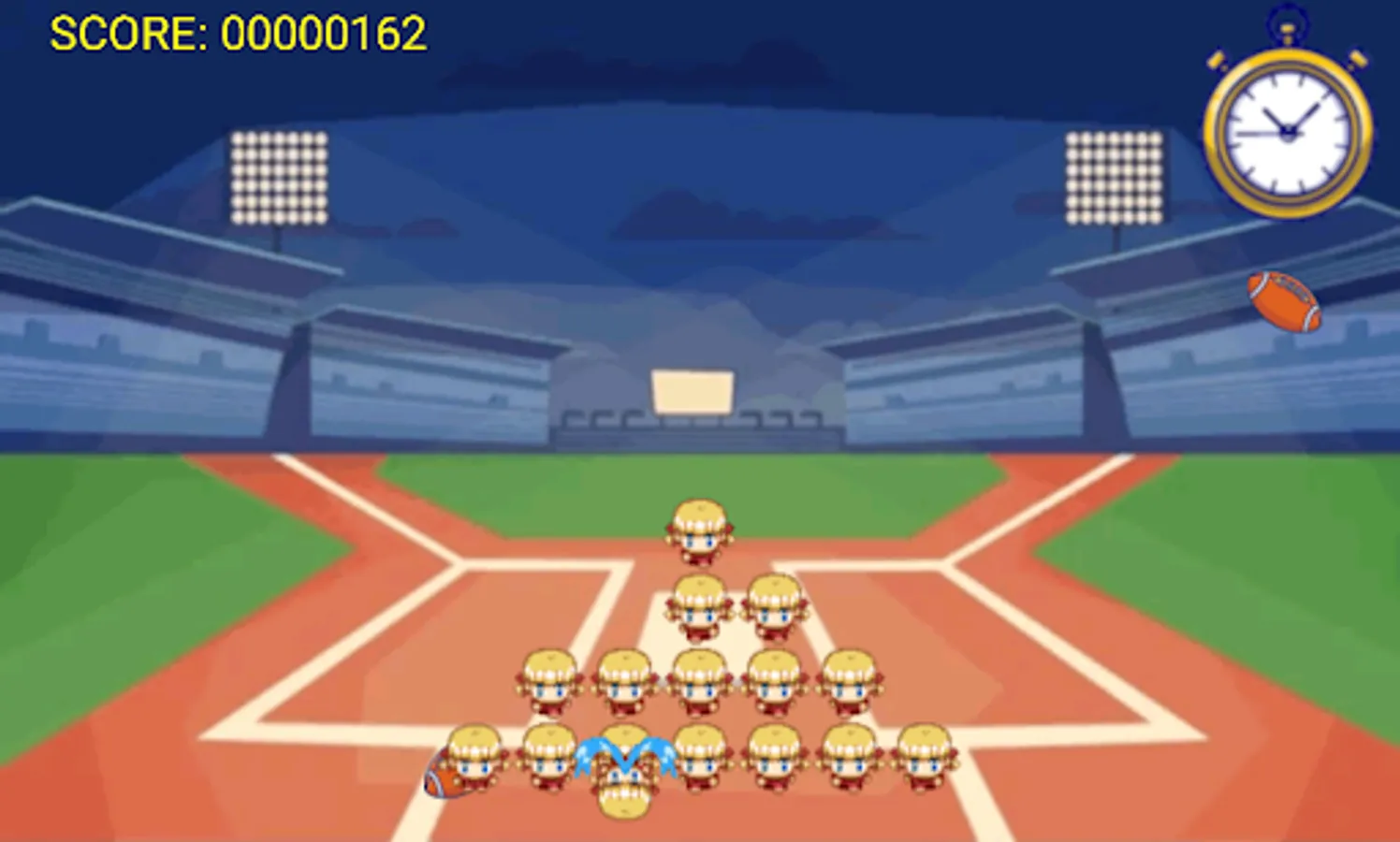Select the SCORE display text

coord(239,33)
